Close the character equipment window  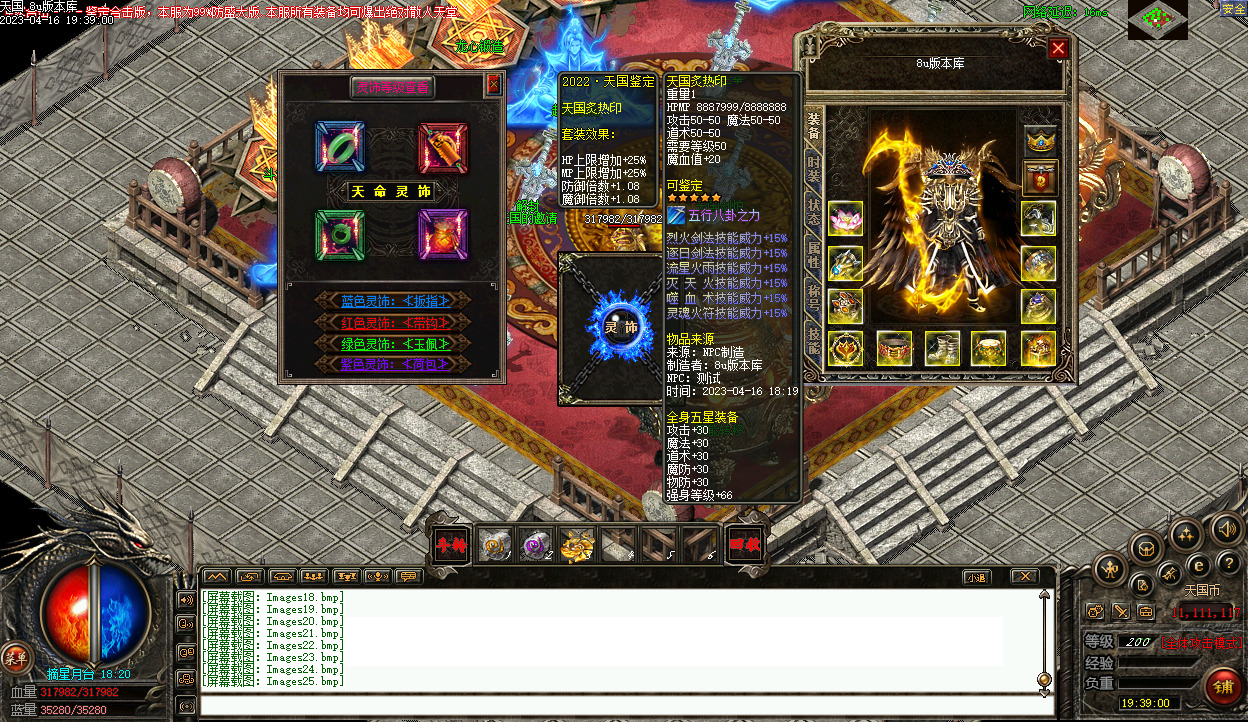1058,48
